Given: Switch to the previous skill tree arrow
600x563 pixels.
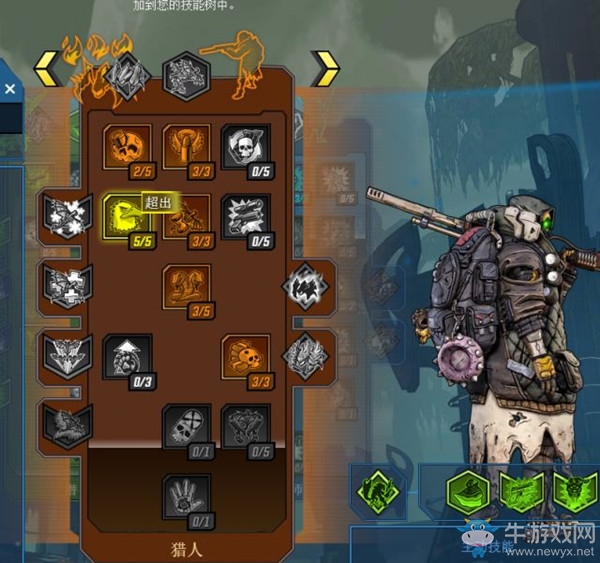Looking at the screenshot, I should [x=45, y=69].
